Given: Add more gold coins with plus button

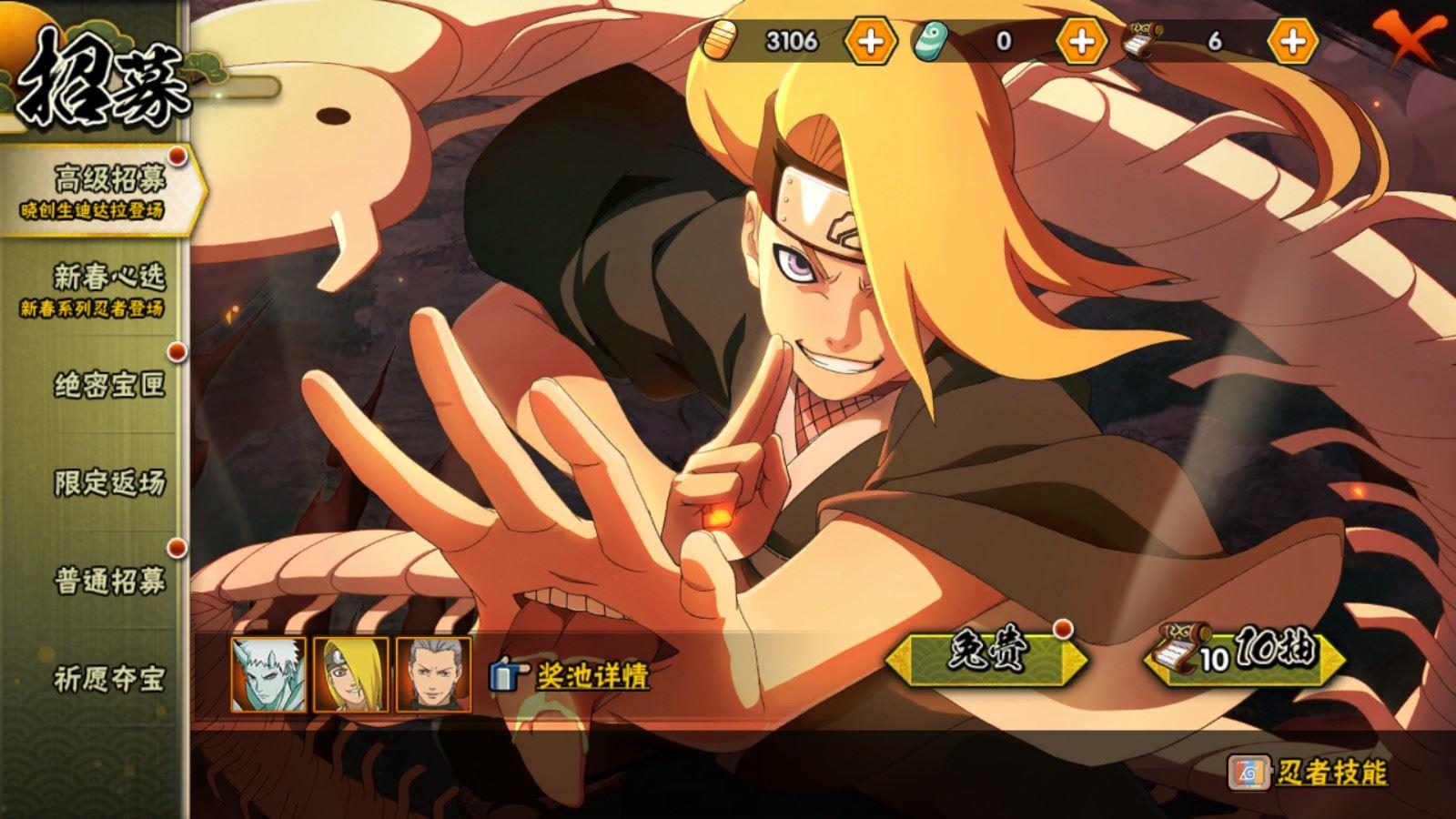Looking at the screenshot, I should coord(870,42).
